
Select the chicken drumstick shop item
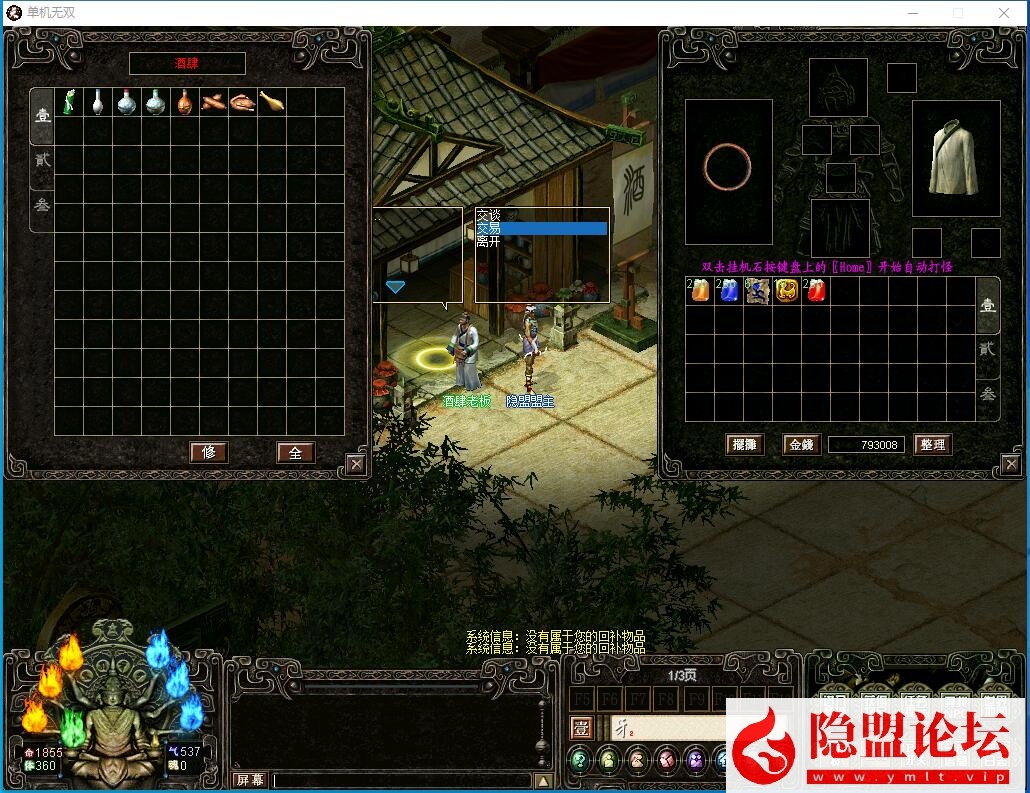coord(272,102)
